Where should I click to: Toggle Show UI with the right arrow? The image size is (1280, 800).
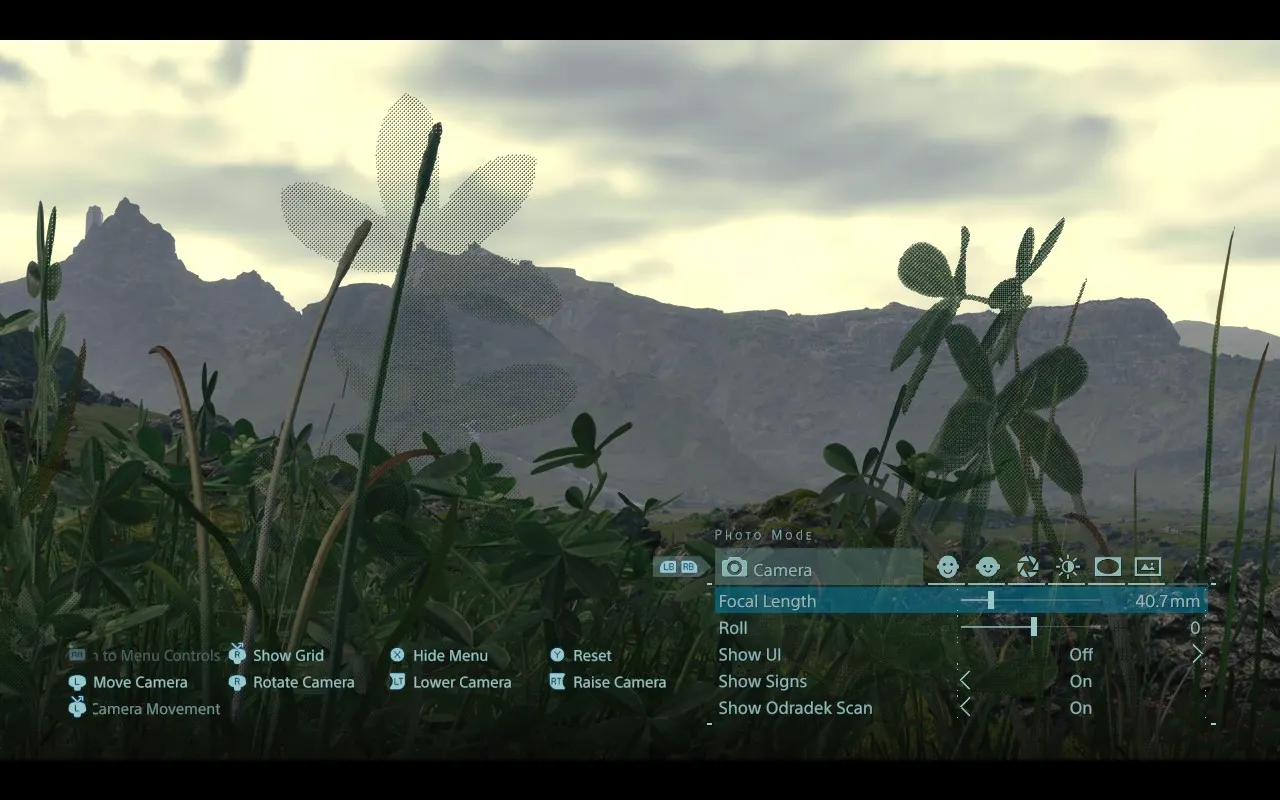coord(1197,654)
